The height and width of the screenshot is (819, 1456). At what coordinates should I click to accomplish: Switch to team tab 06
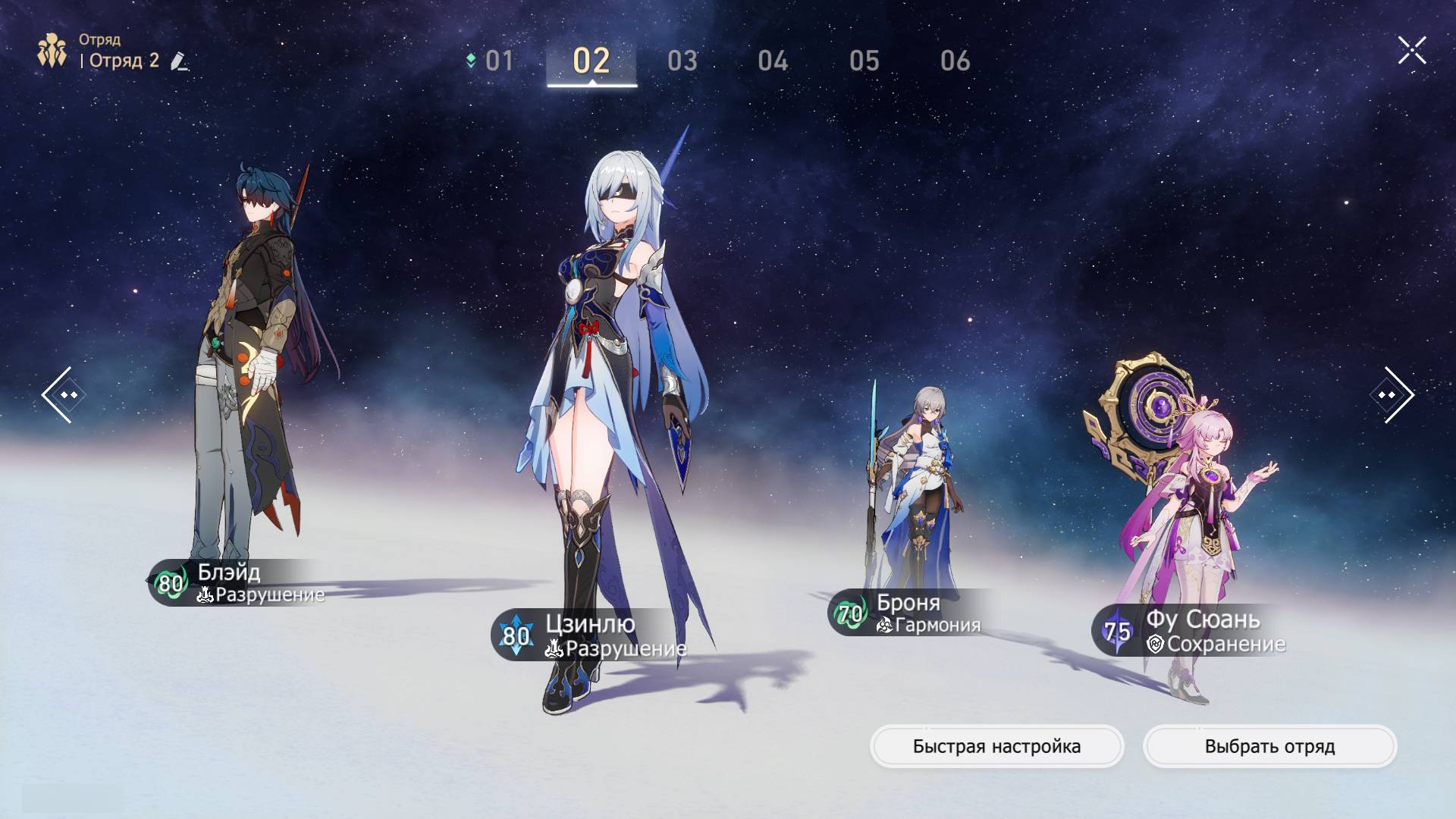[x=955, y=61]
